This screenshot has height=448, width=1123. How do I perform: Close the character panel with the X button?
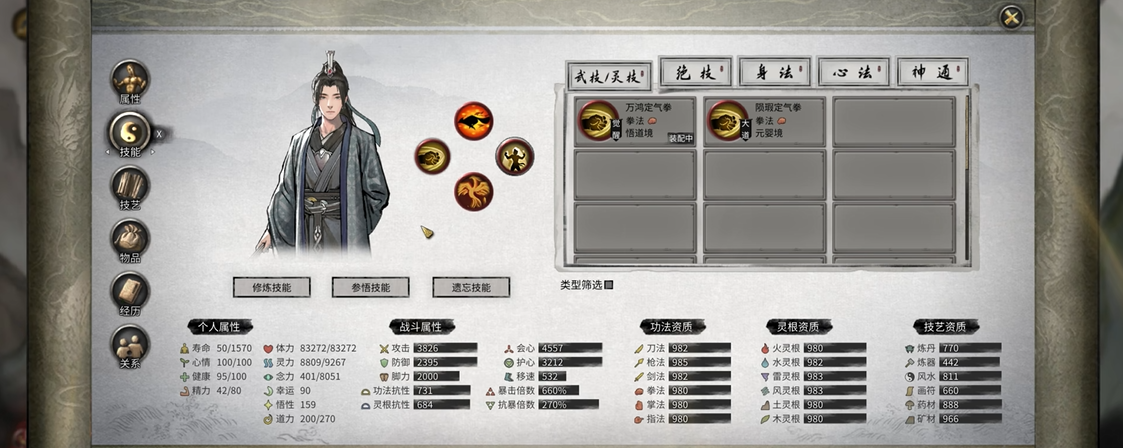1011,17
